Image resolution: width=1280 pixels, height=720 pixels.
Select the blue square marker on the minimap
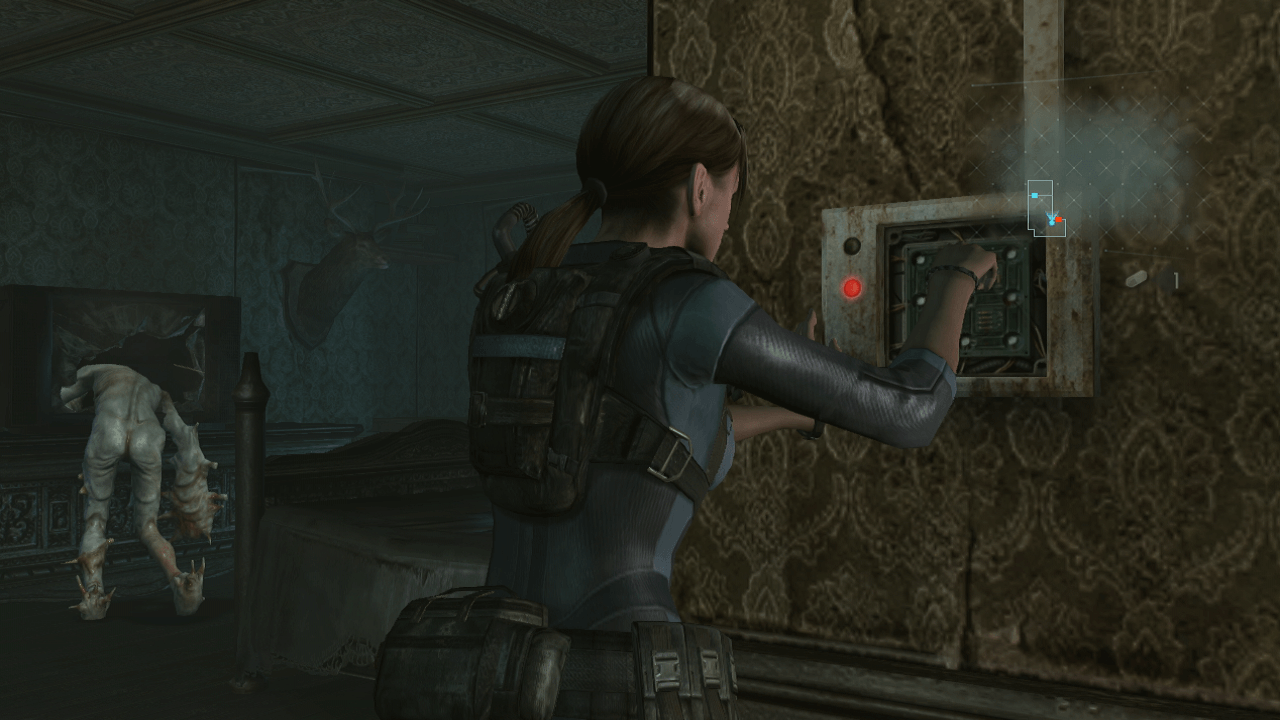[x=1035, y=196]
